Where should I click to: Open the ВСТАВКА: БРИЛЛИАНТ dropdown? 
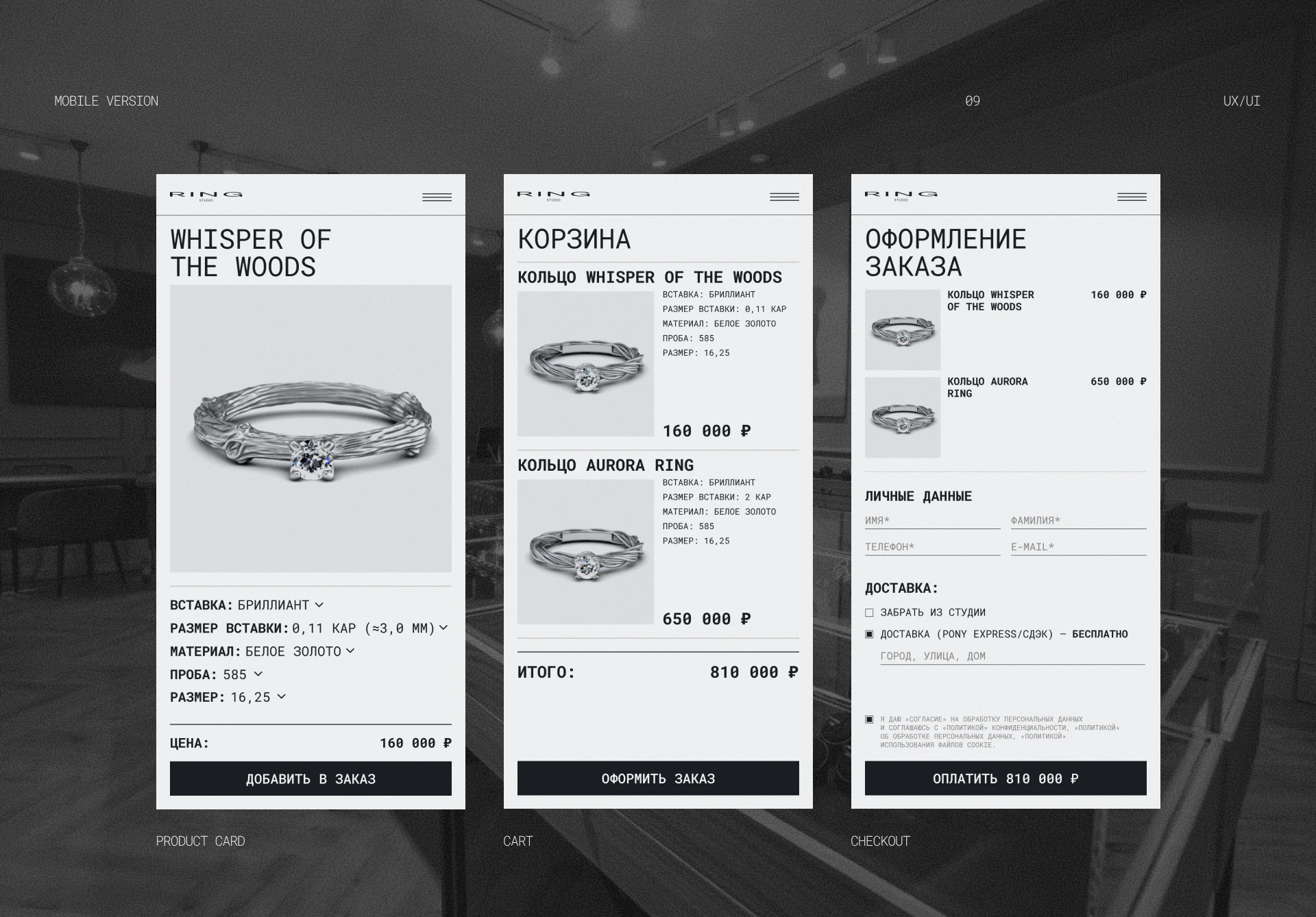tap(319, 605)
